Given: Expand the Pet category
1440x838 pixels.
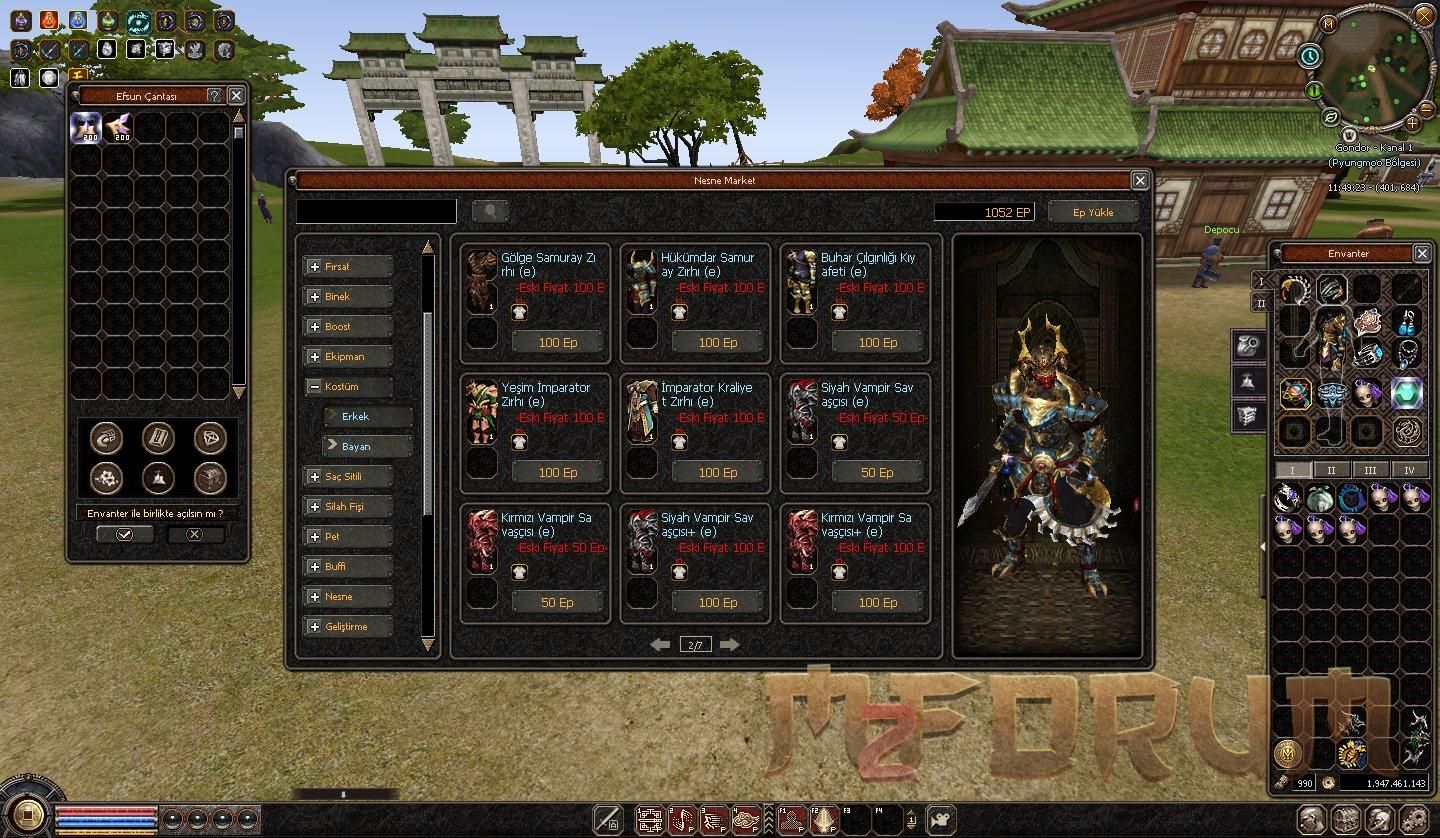Looking at the screenshot, I should 348,537.
